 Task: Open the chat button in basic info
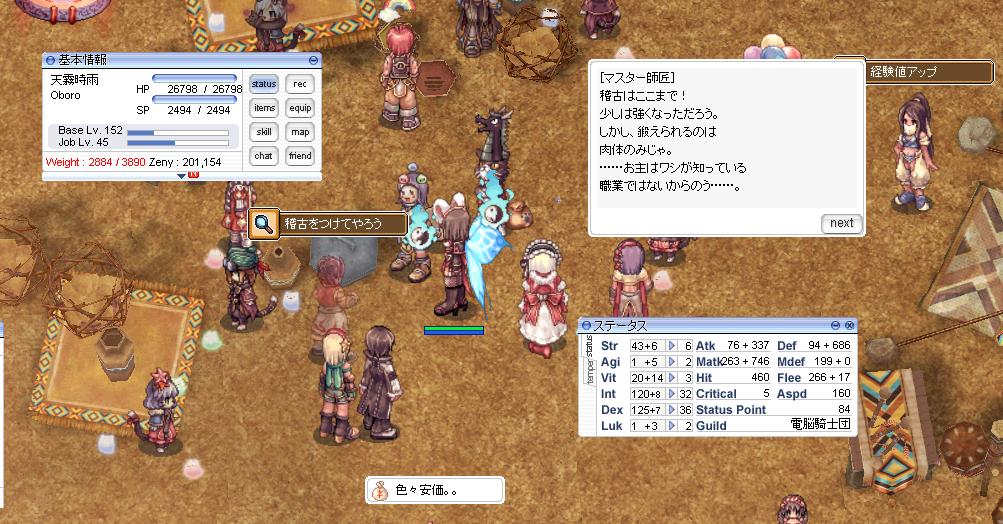[x=264, y=156]
